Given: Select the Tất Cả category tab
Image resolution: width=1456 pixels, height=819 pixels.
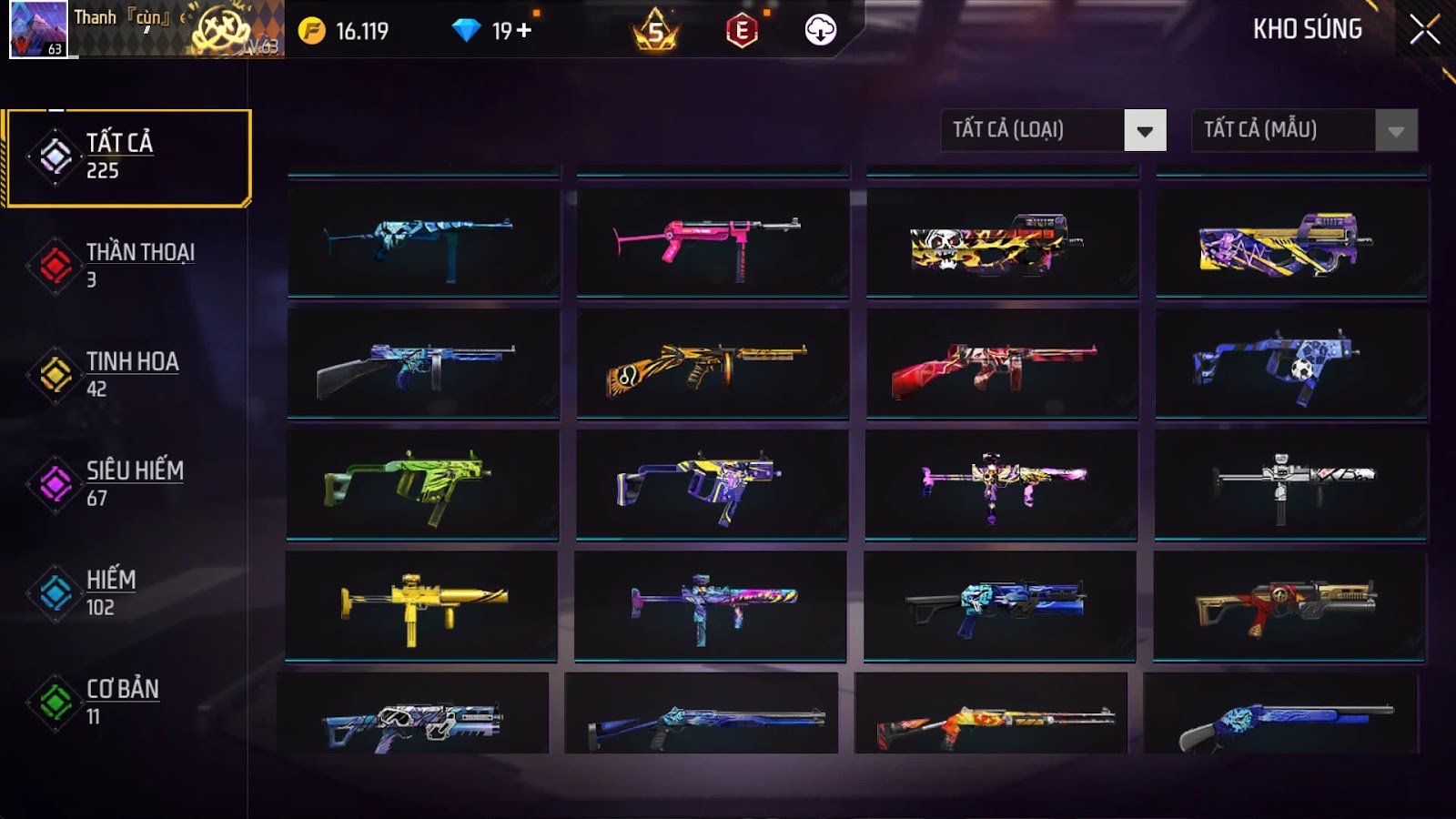Looking at the screenshot, I should point(128,157).
